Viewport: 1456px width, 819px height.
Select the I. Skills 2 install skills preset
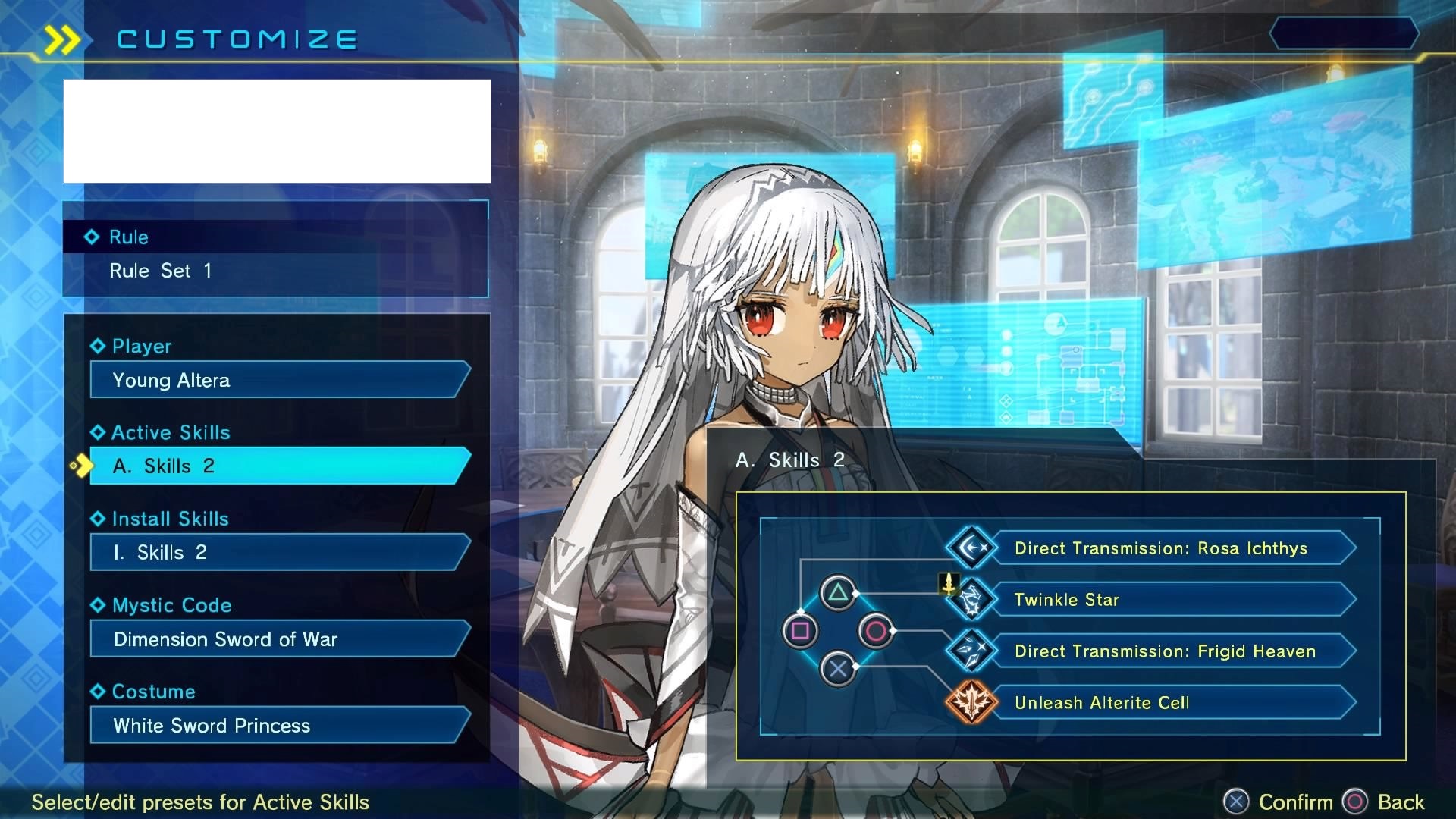(x=279, y=552)
